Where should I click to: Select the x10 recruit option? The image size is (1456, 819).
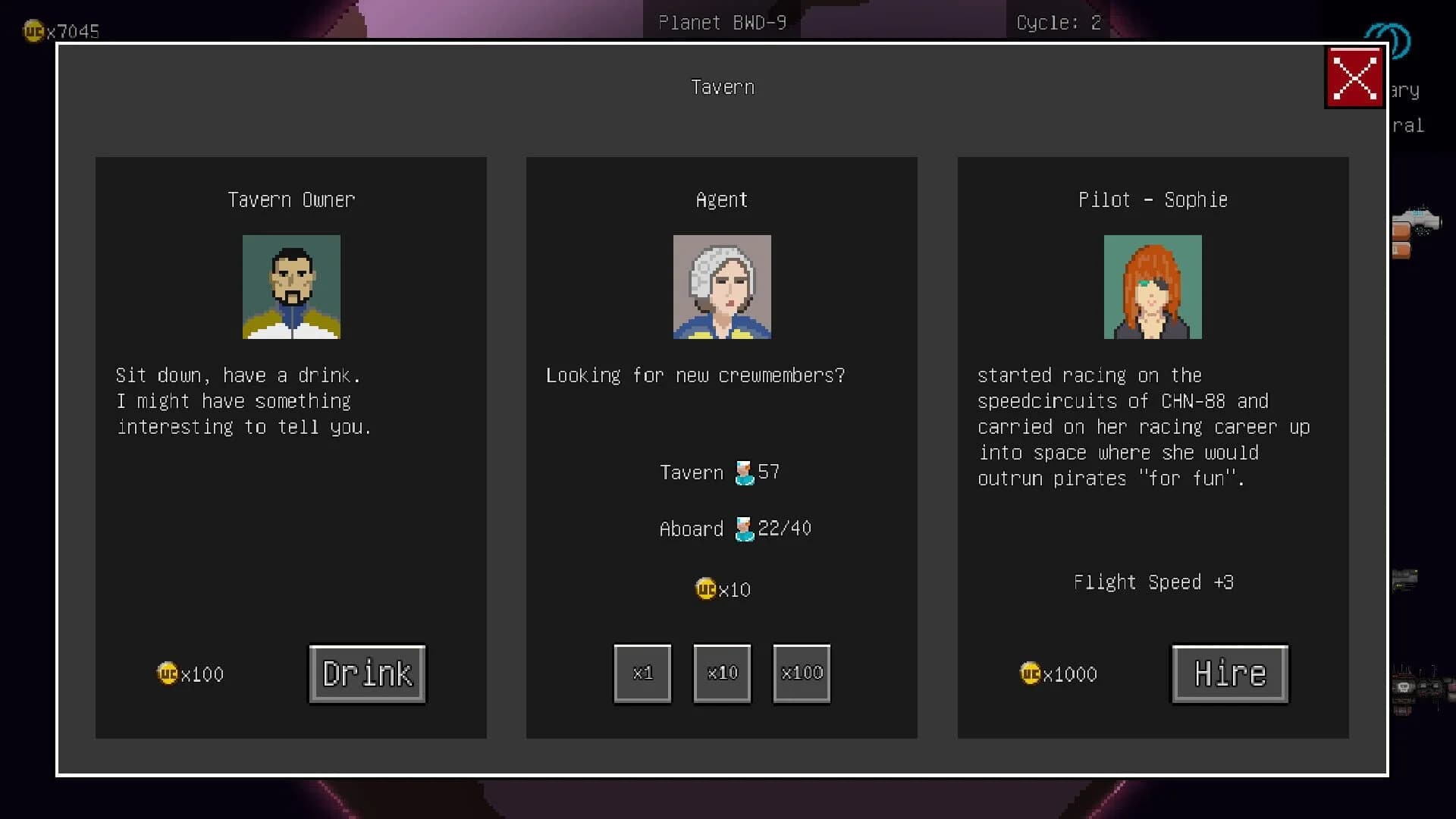pyautogui.click(x=722, y=673)
